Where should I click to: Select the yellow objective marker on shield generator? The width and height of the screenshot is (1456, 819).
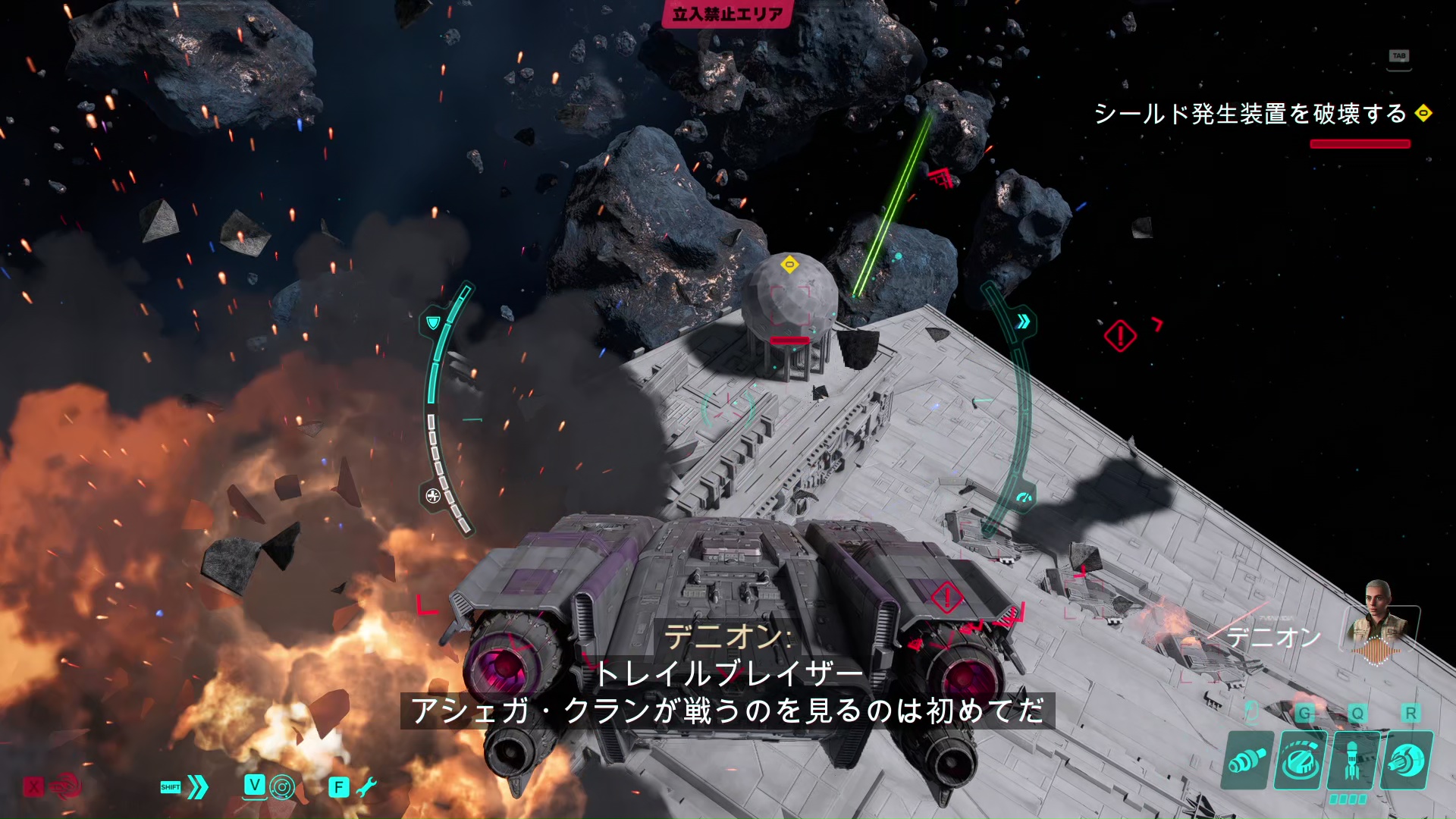pyautogui.click(x=789, y=265)
